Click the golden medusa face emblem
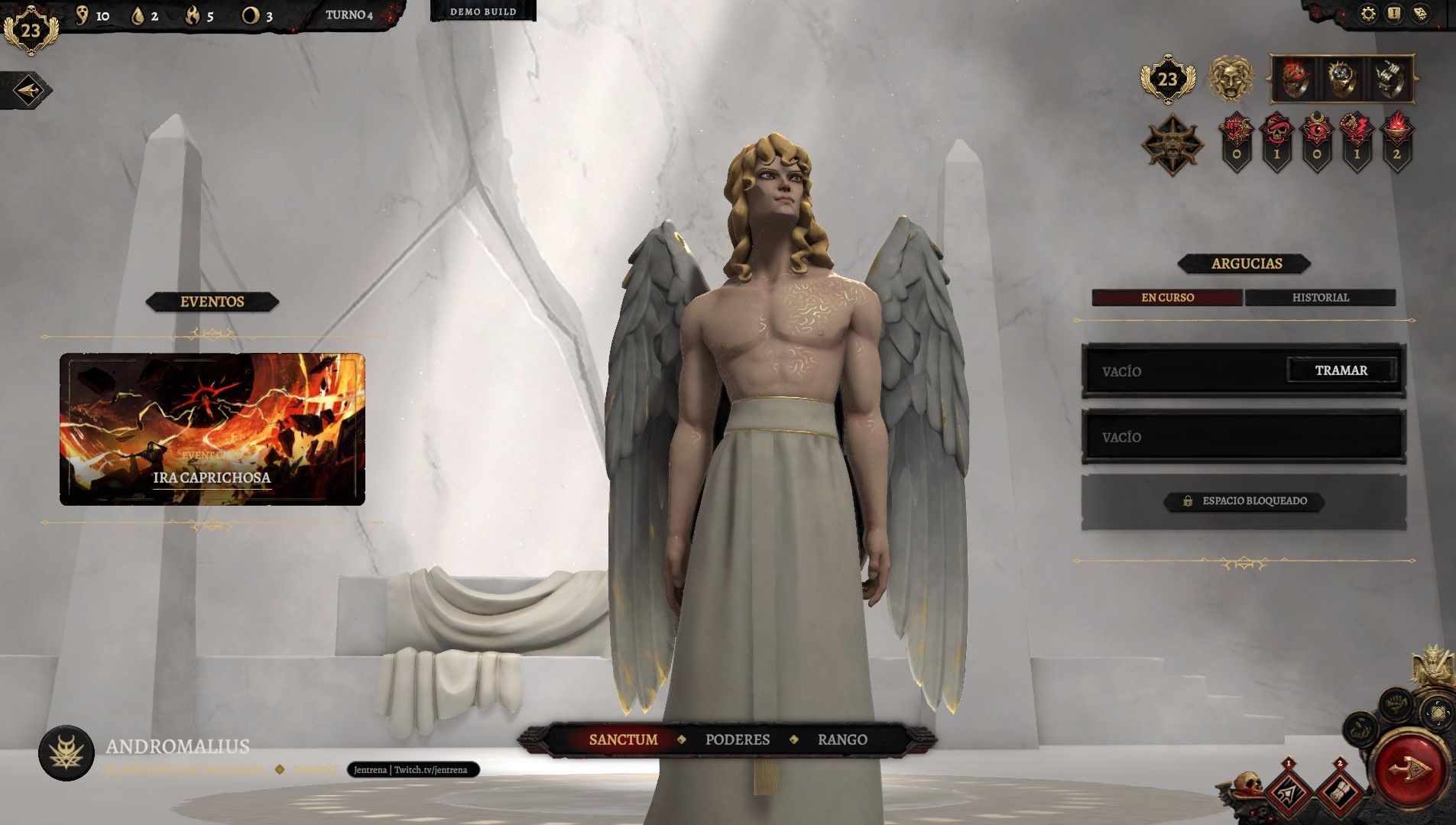The width and height of the screenshot is (1456, 825). pos(1230,79)
